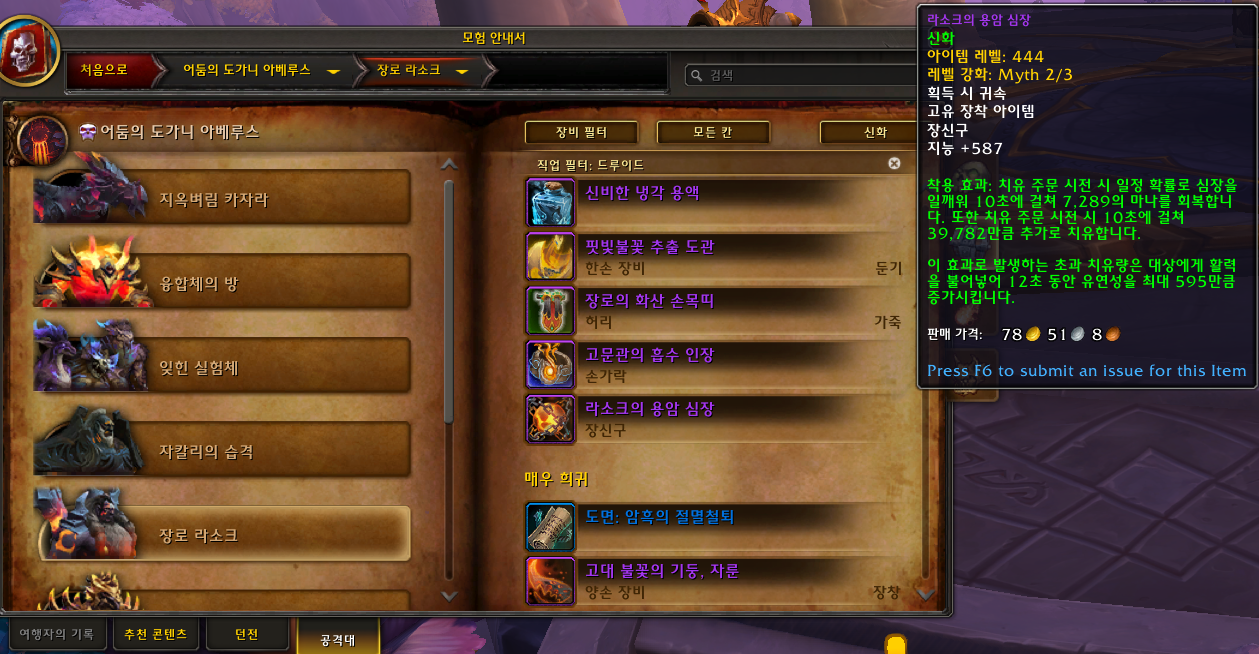Screen dimensions: 1259x654
Task: Open the 여행자의 기록 tab
Action: [56, 635]
